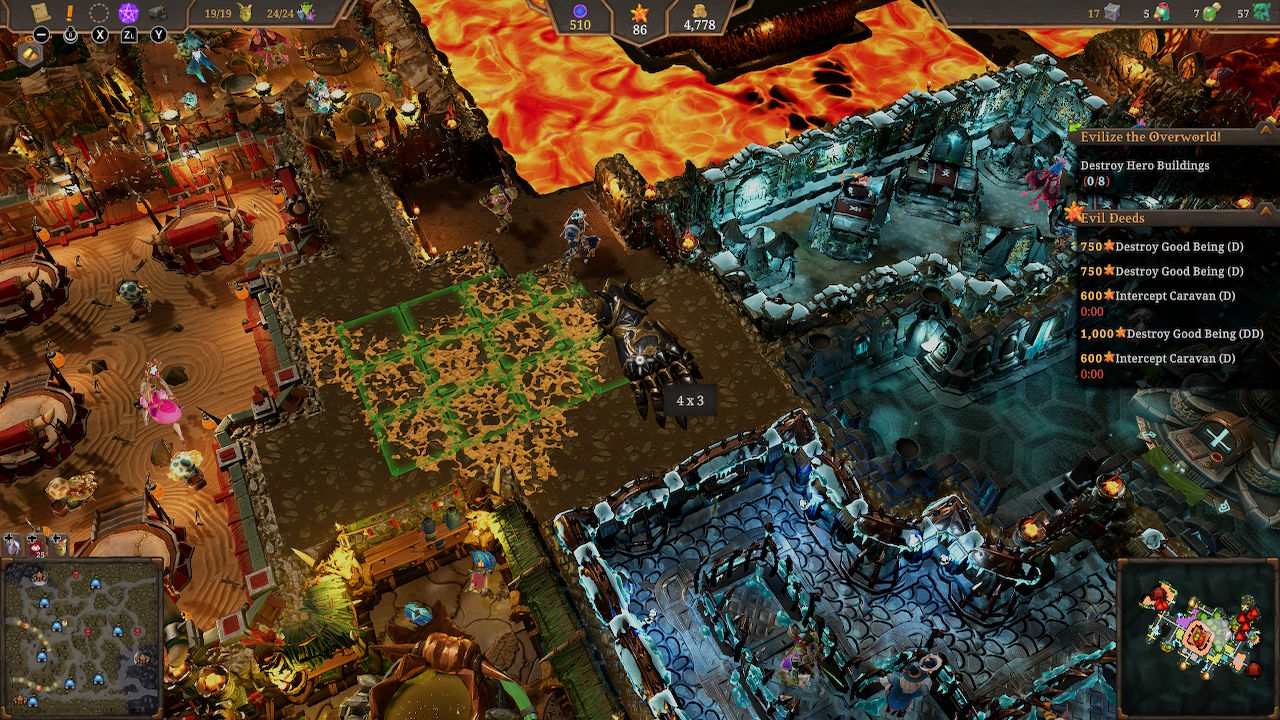Click the snots 19/19 population counter
1280x720 pixels.
coord(226,13)
